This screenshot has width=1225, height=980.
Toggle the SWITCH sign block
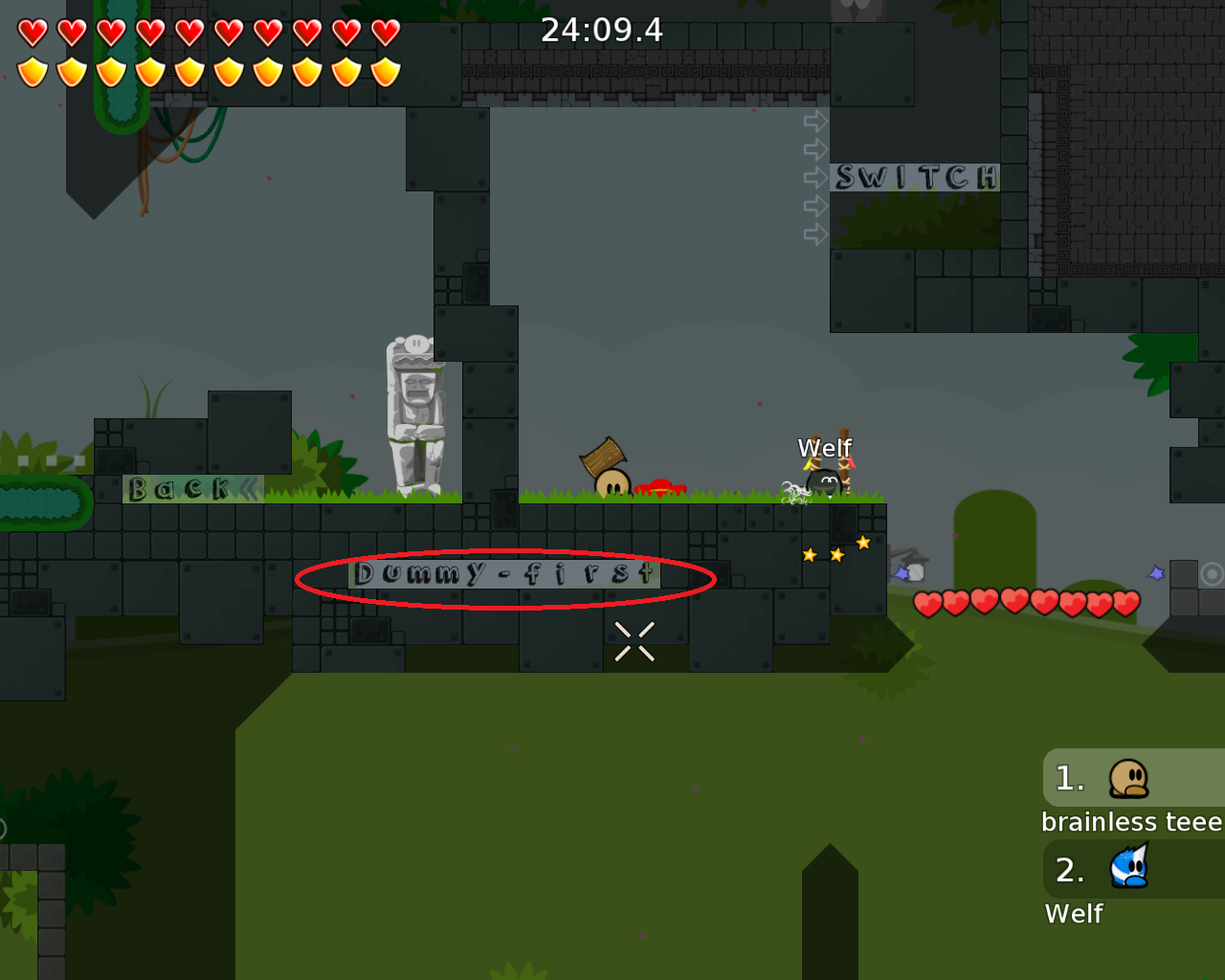pyautogui.click(x=915, y=176)
